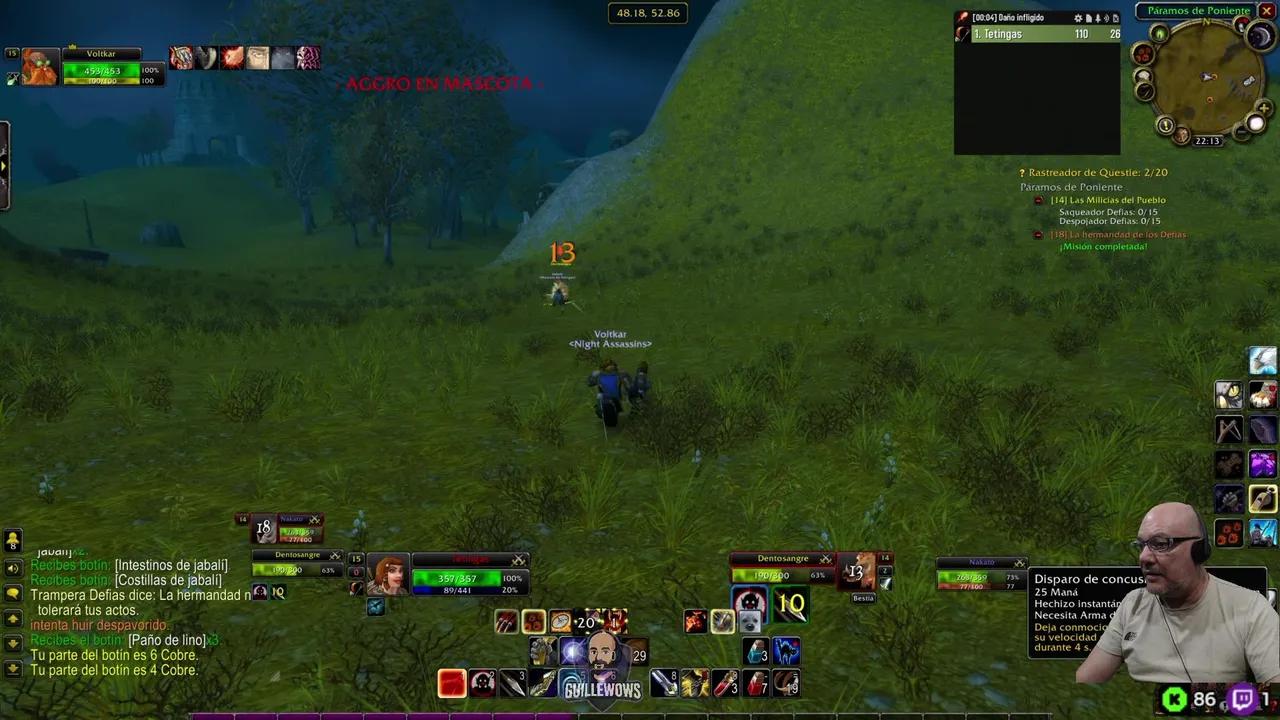Toggle the glowing red Auto Shot ability
Screen dimensions: 1280x720
[450, 682]
